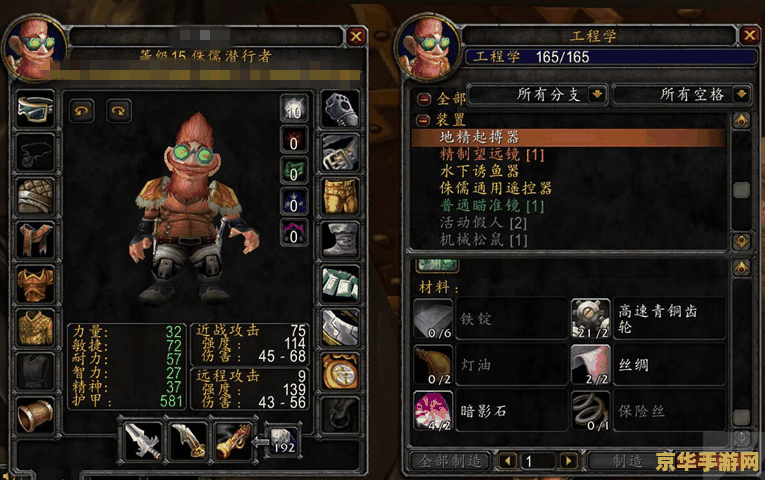The width and height of the screenshot is (765, 480).
Task: Collapse the 全部 recipe list
Action: pos(424,99)
